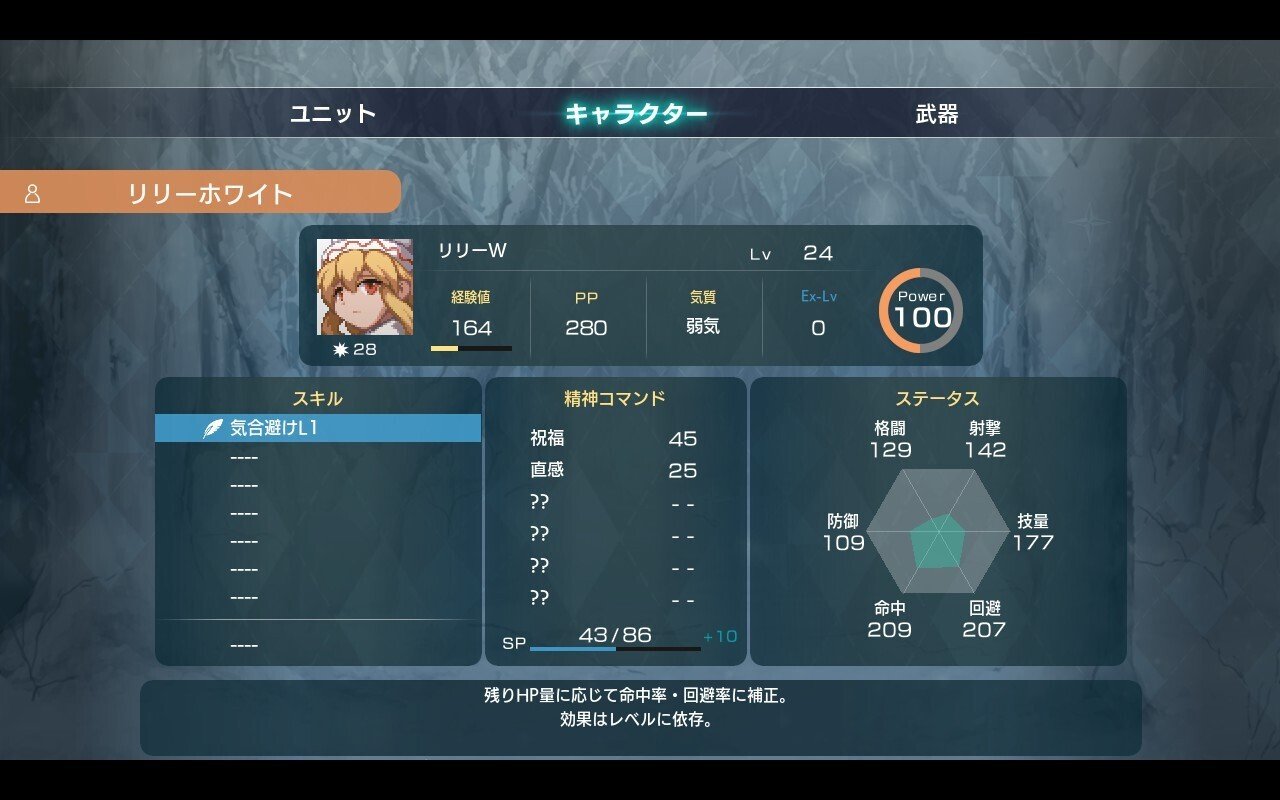The width and height of the screenshot is (1280, 800).
Task: Click the first ?? locked spirit command
Action: tap(540, 503)
